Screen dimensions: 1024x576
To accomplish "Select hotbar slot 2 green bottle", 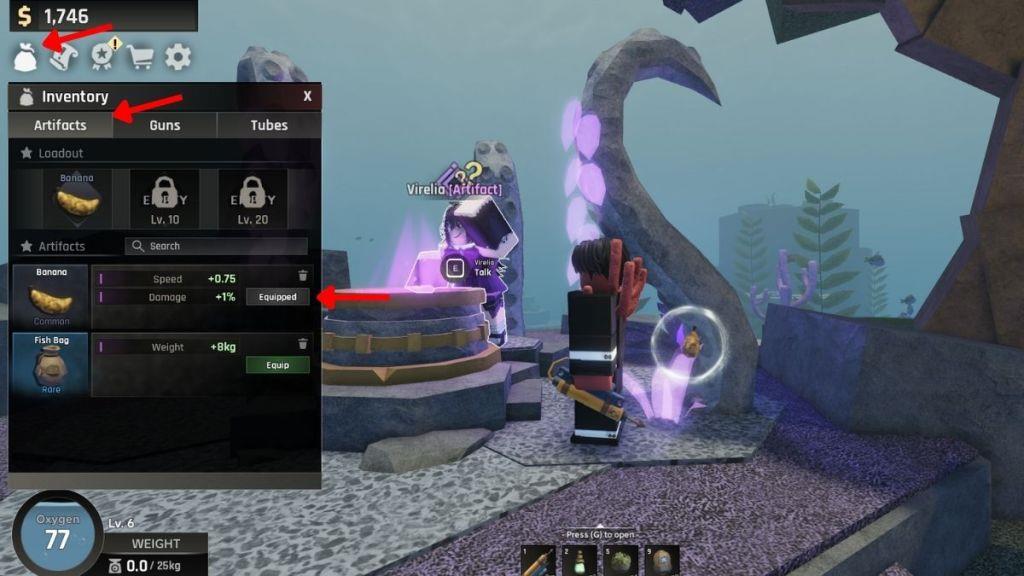I will [575, 561].
